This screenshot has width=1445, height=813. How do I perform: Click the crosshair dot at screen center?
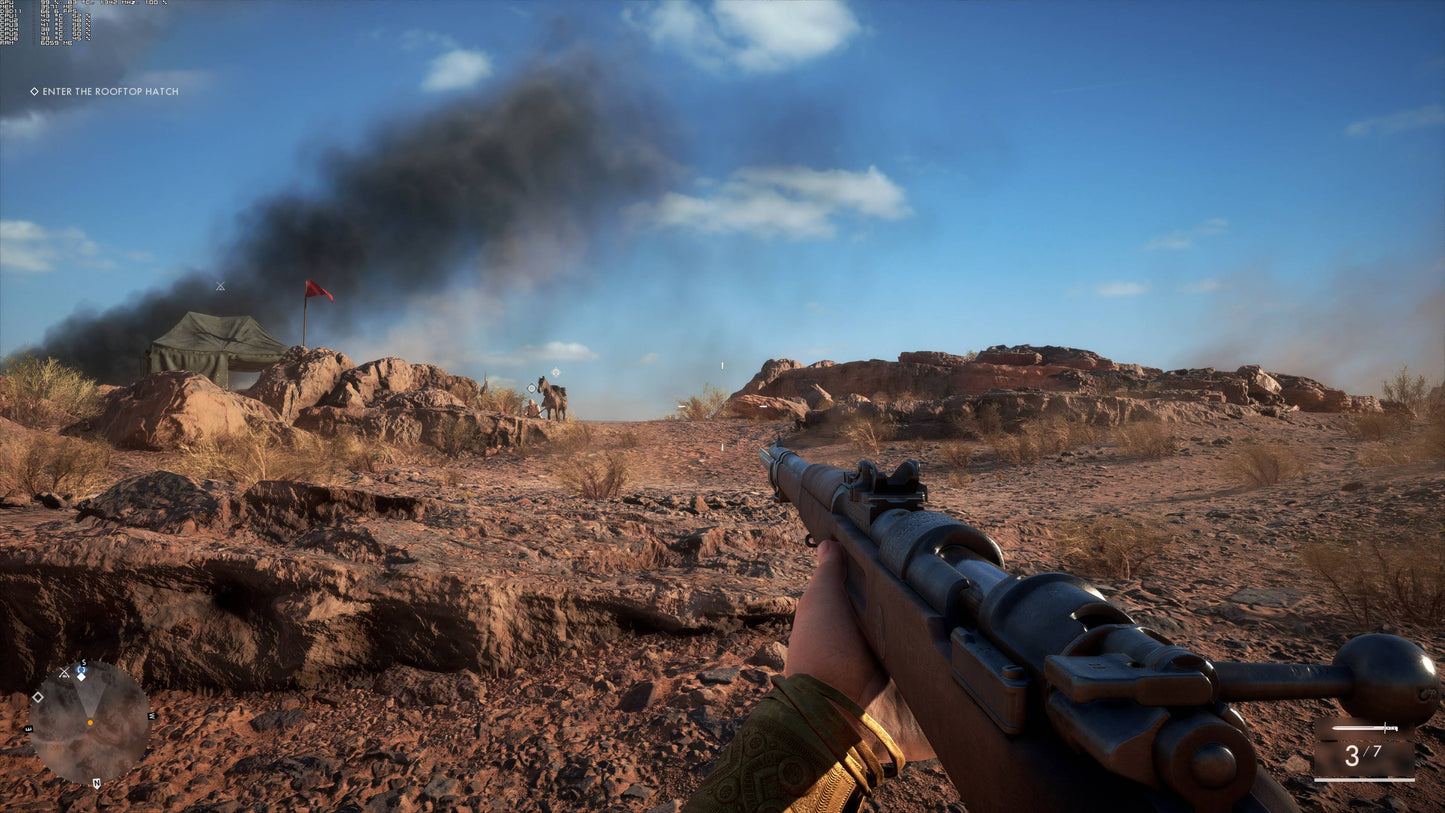pyautogui.click(x=722, y=406)
